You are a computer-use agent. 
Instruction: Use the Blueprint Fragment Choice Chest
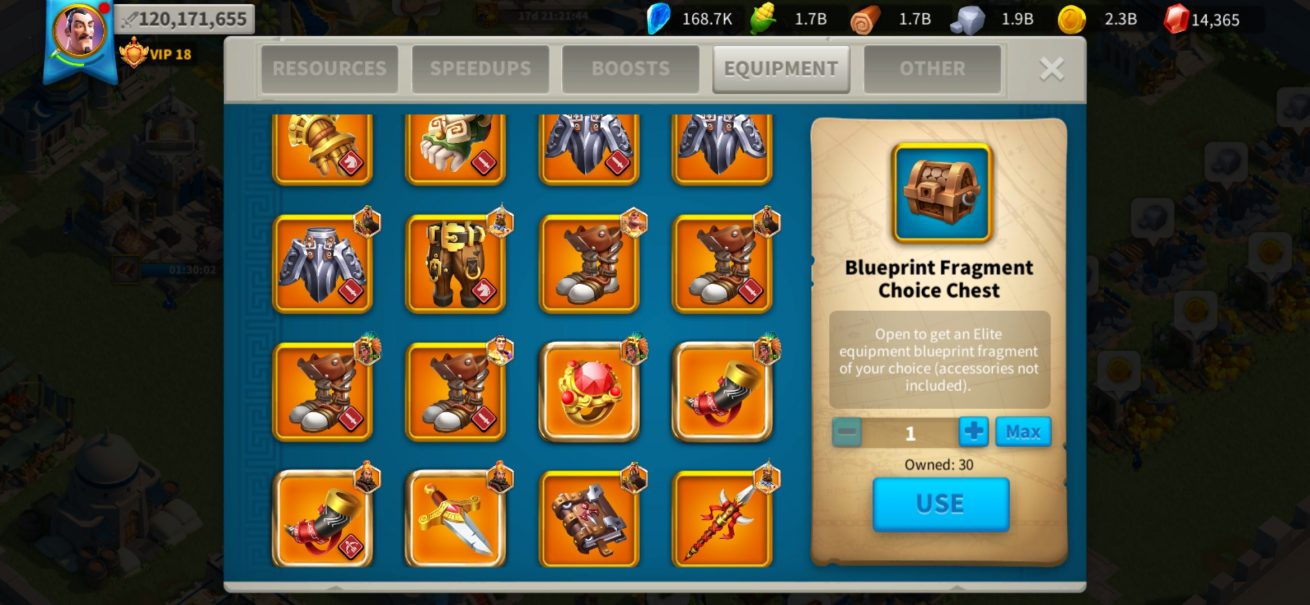pyautogui.click(x=940, y=504)
